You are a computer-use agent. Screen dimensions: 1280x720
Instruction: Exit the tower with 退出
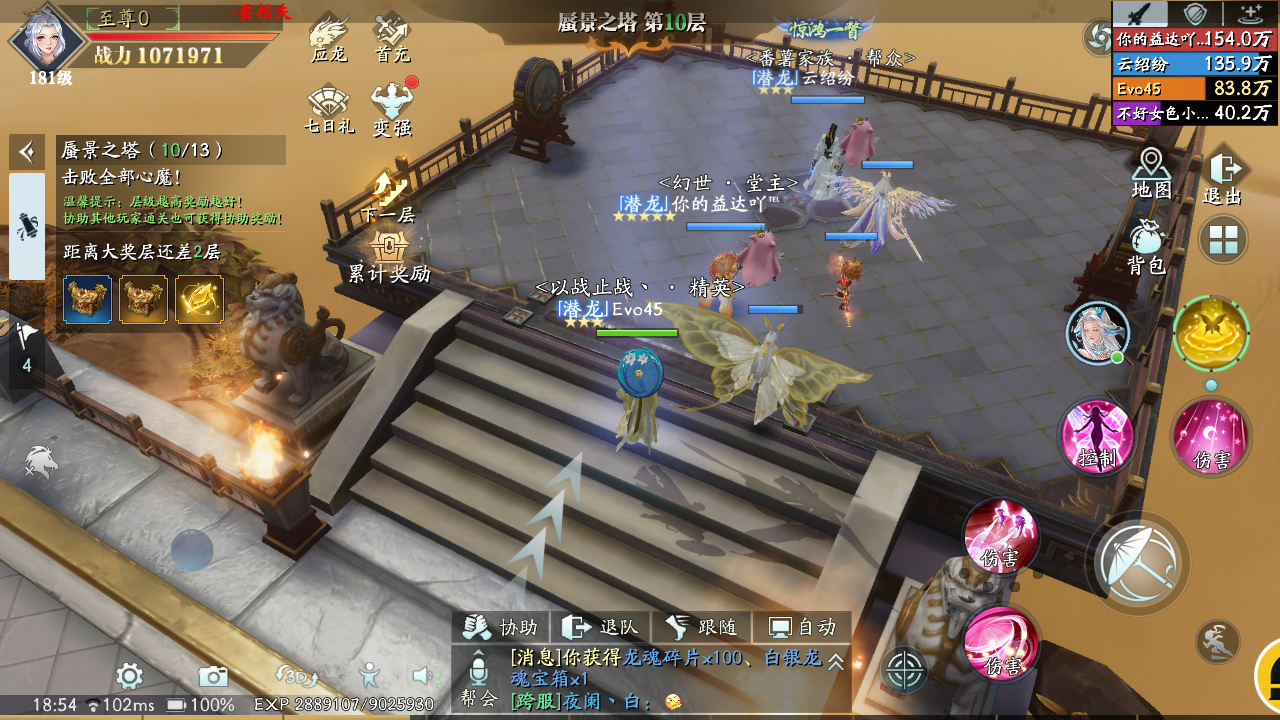1222,178
